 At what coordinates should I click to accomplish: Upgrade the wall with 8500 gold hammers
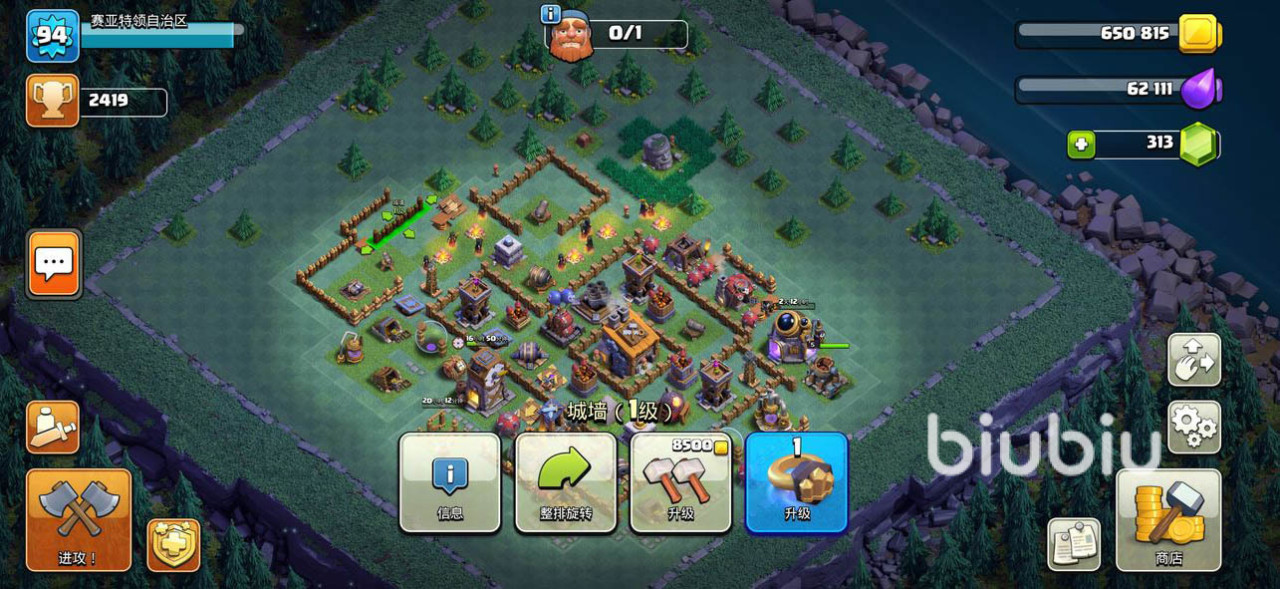(x=681, y=482)
